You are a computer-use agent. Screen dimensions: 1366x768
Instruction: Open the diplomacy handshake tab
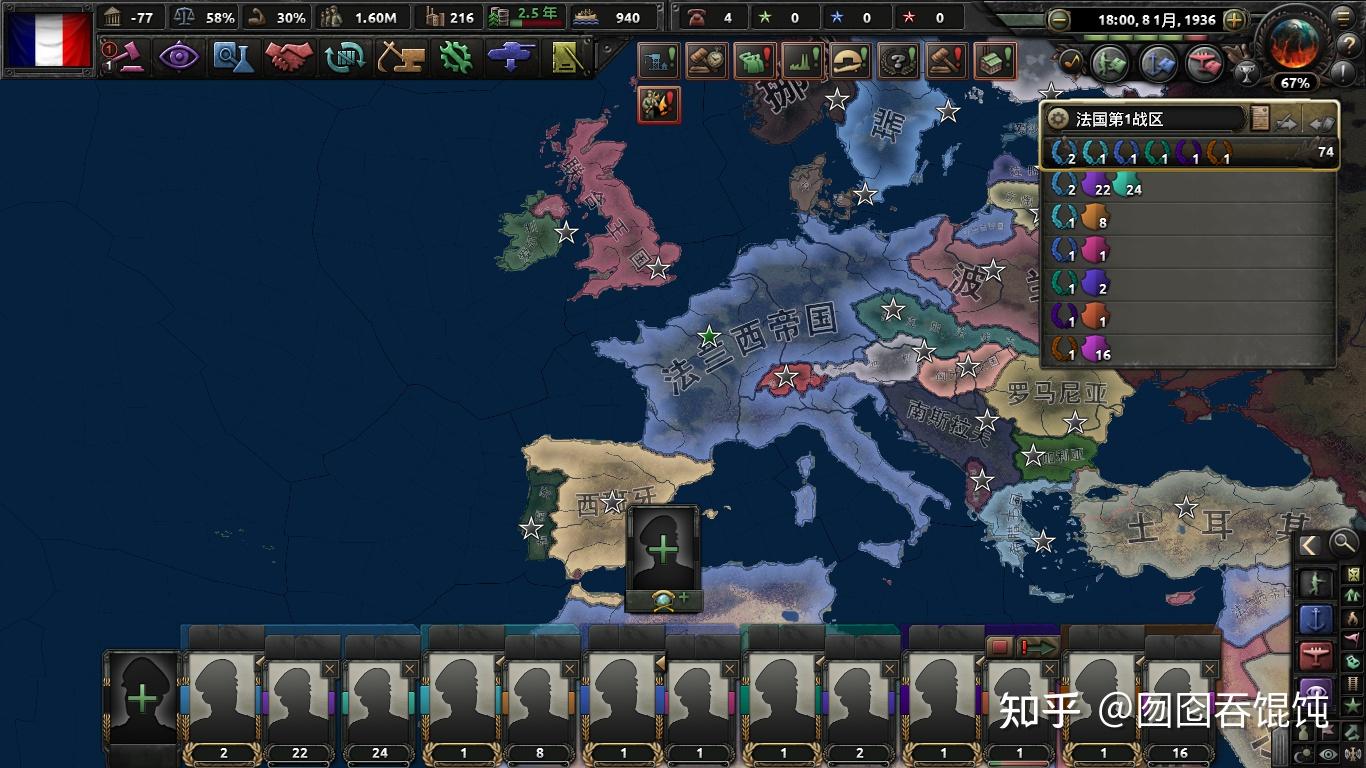(x=289, y=57)
